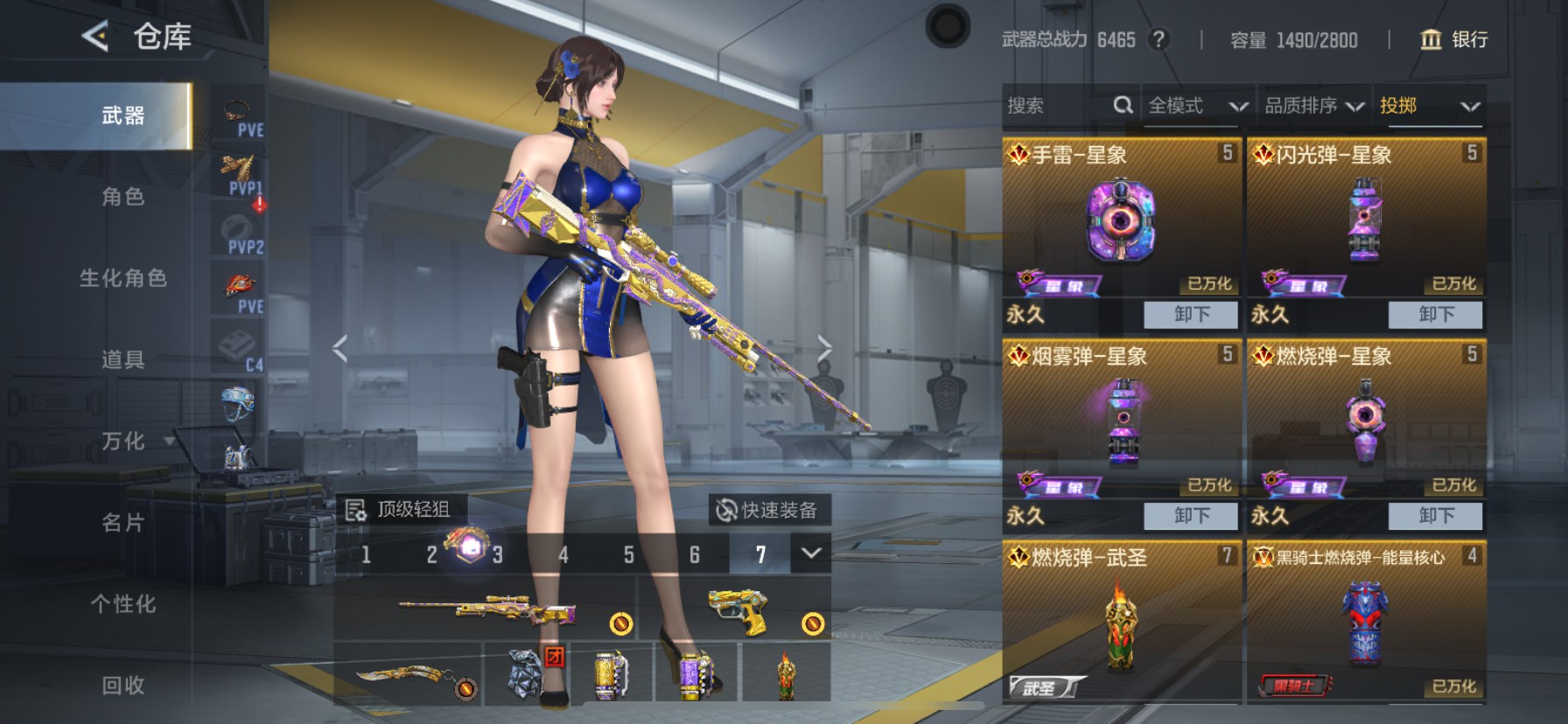Screen dimensions: 1568x724
Task: Click the 搜索 search input field
Action: (x=1050, y=105)
